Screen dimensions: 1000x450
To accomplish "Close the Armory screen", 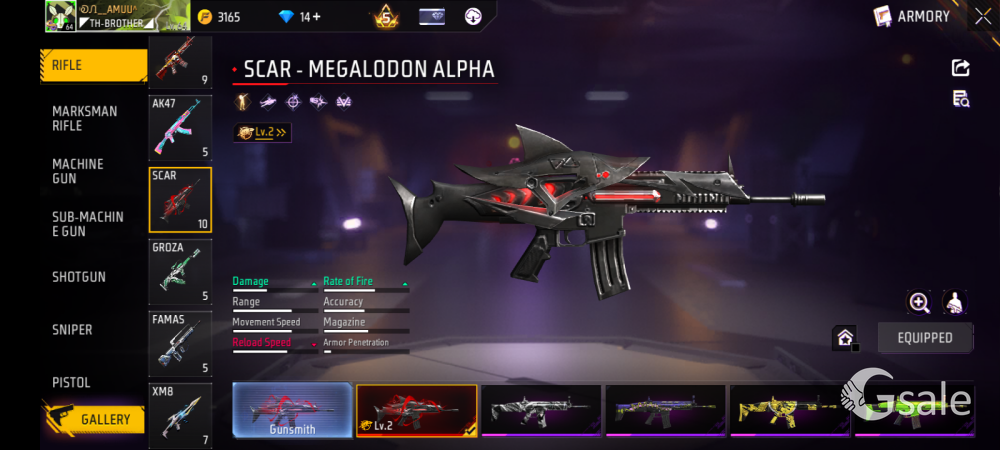I will (x=983, y=16).
